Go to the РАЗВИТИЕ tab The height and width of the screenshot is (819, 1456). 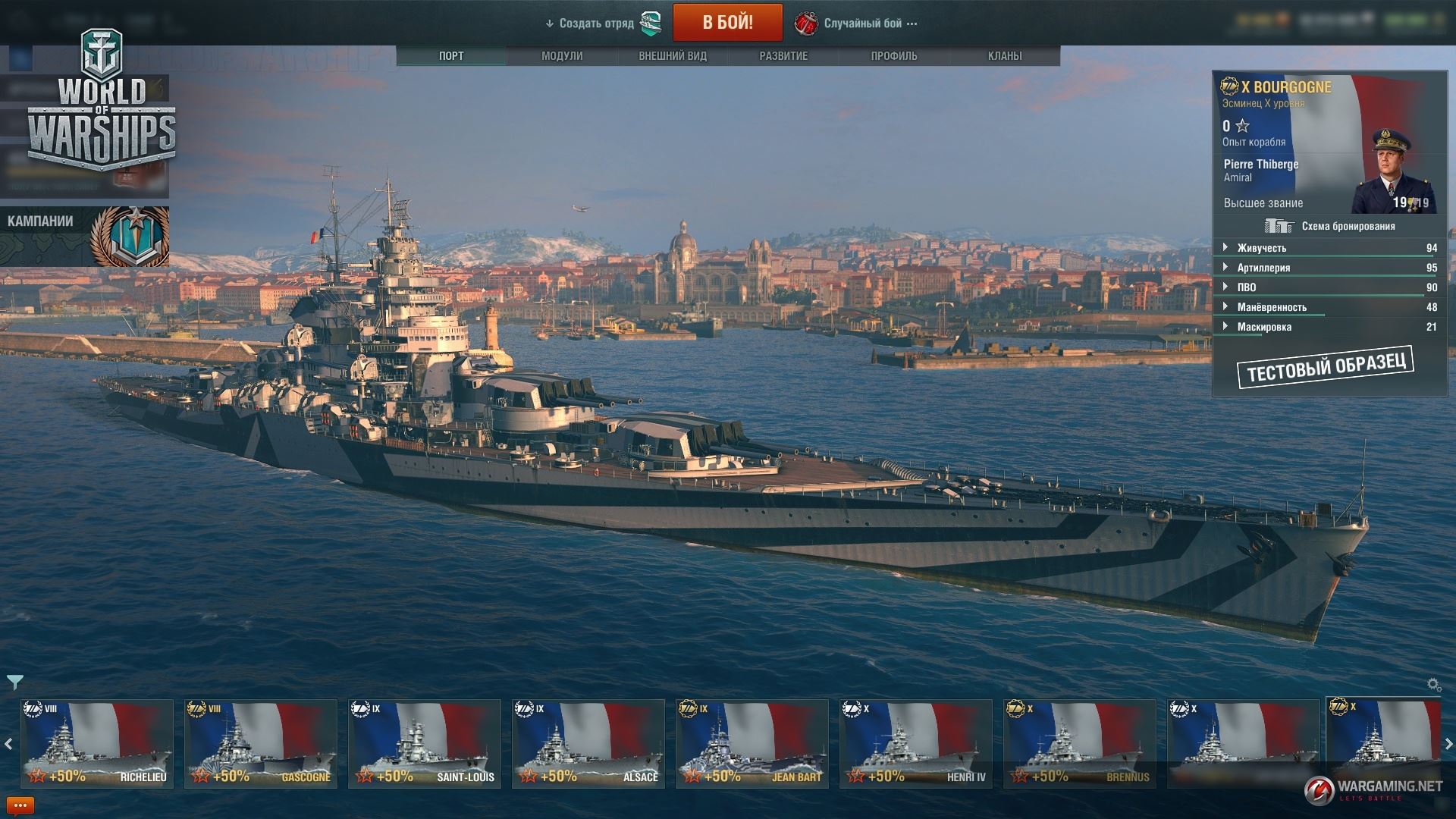(783, 56)
